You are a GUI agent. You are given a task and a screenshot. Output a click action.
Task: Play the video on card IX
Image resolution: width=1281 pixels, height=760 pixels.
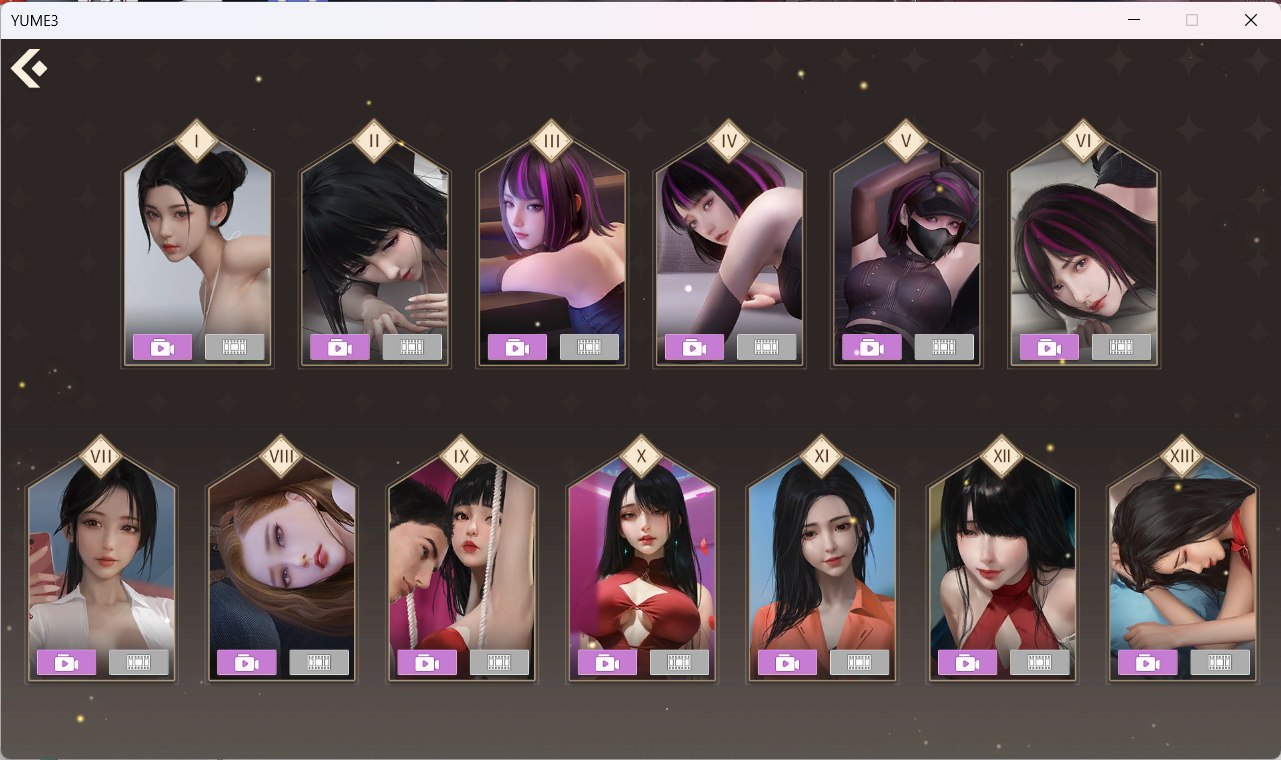click(426, 661)
